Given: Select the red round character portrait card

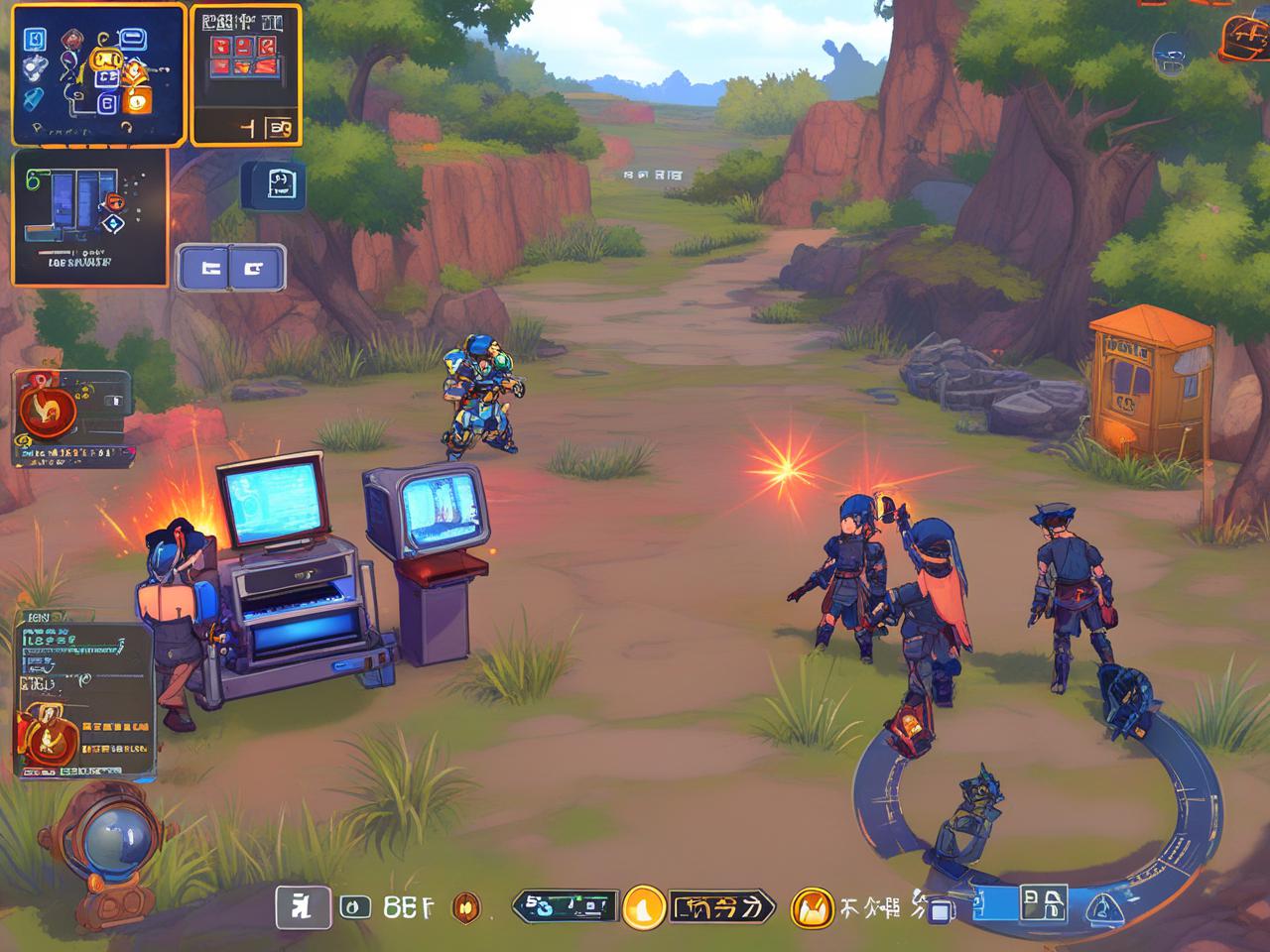Looking at the screenshot, I should 71,416.
